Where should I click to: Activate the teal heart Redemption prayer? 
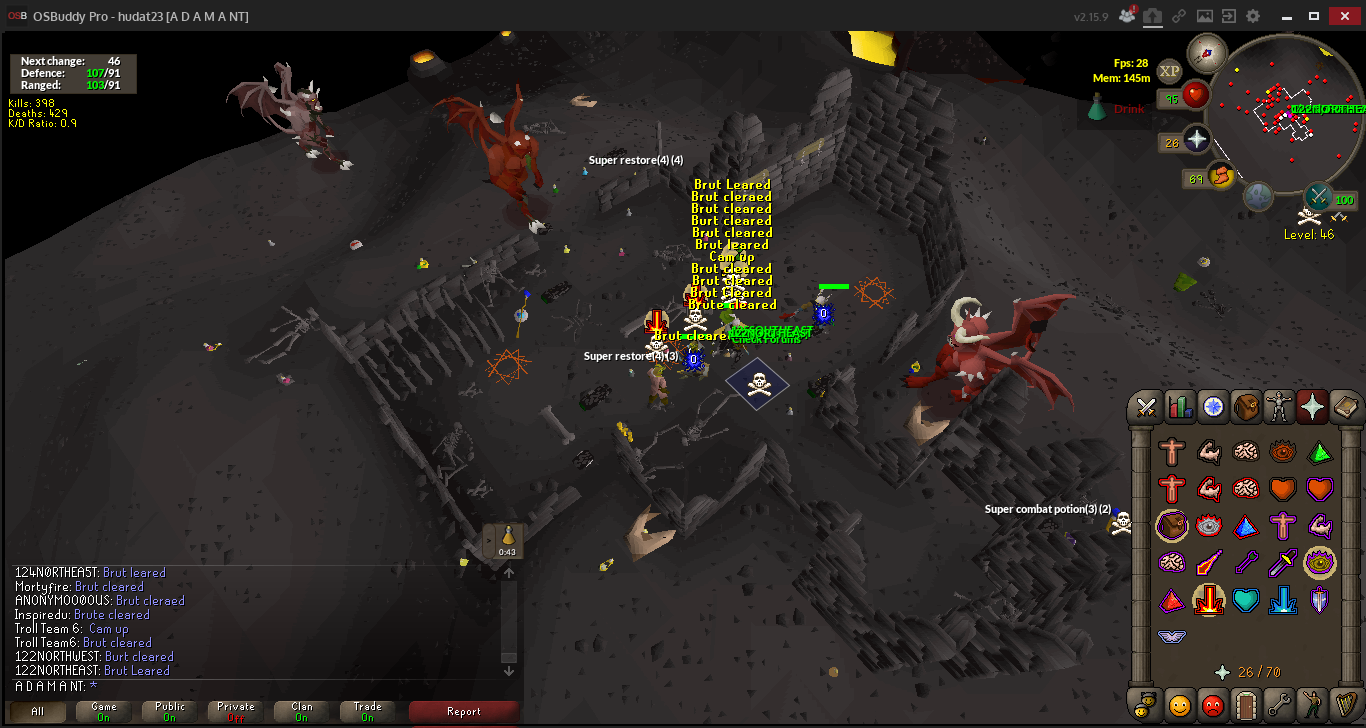[x=1245, y=600]
